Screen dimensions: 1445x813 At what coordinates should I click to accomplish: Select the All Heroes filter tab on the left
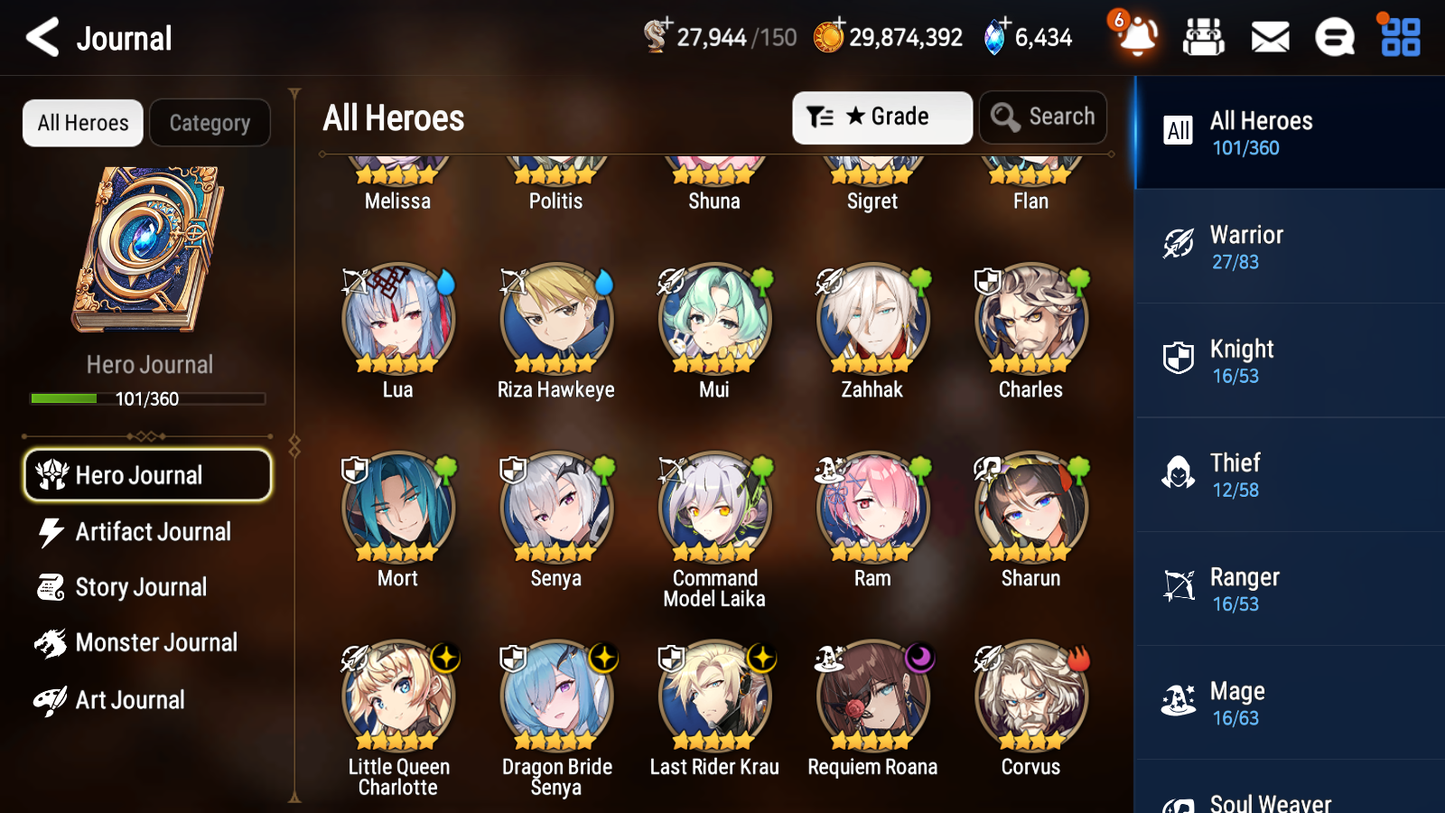point(82,122)
